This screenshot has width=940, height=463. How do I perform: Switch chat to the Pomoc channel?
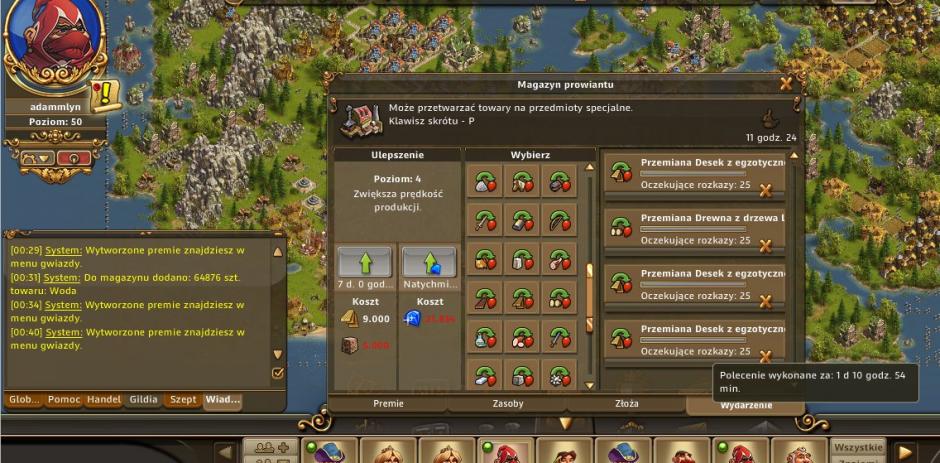63,400
